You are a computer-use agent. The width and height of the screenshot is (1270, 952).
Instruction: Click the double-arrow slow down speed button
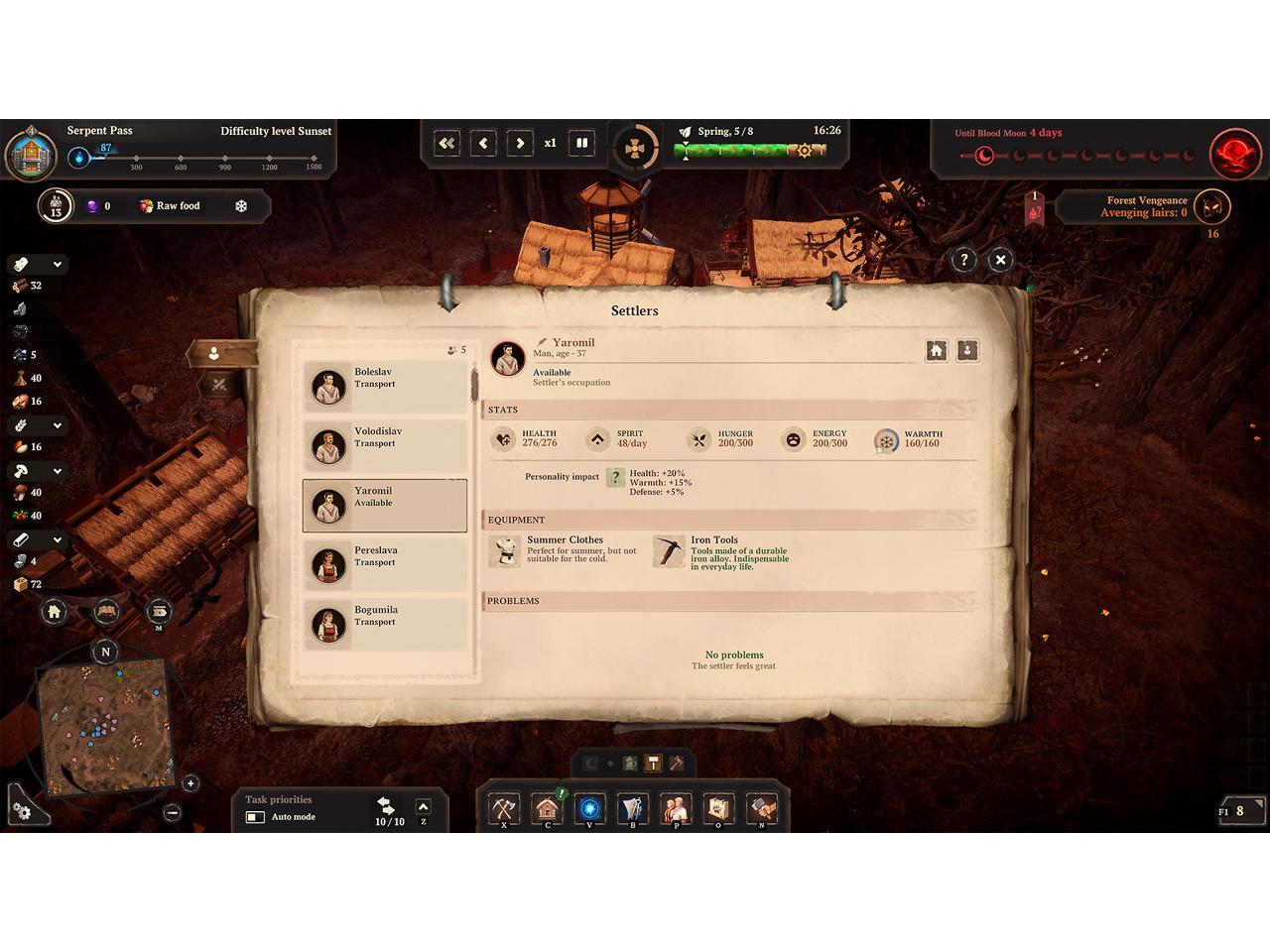click(x=446, y=143)
